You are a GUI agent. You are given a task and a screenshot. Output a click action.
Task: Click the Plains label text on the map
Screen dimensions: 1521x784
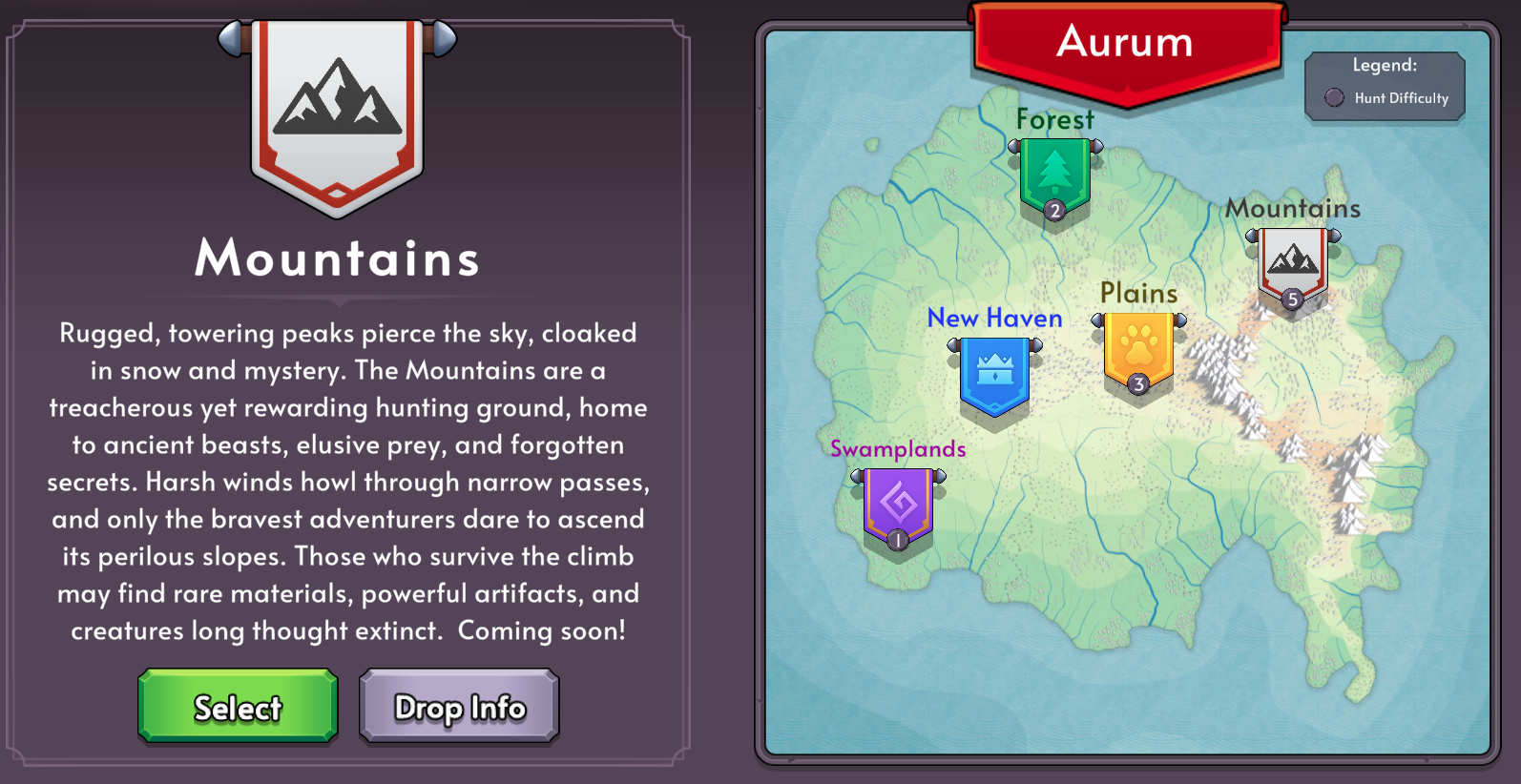1138,294
